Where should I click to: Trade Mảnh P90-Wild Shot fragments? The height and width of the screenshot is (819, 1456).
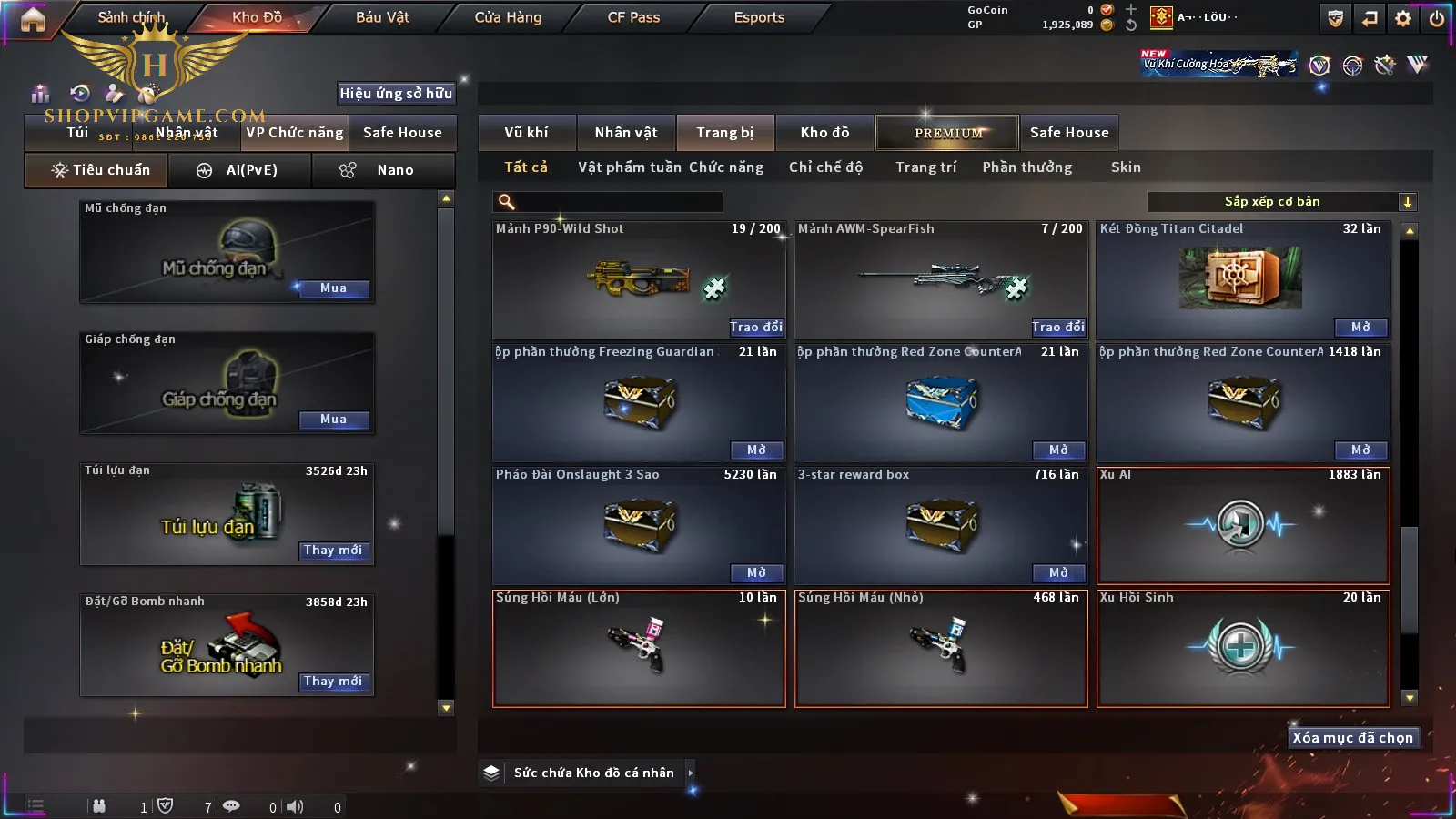tap(755, 327)
